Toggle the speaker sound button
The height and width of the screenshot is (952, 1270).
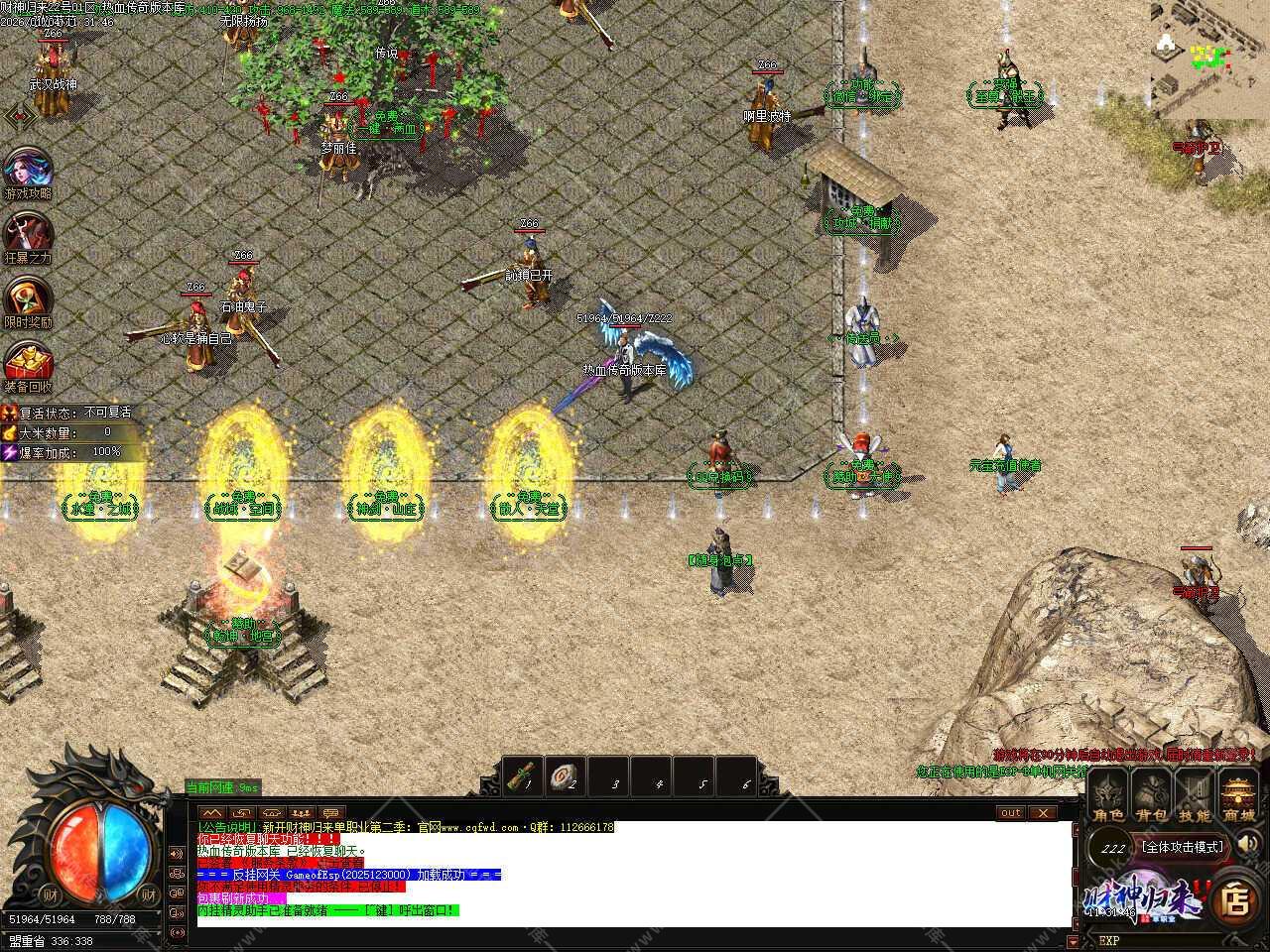tap(1249, 844)
